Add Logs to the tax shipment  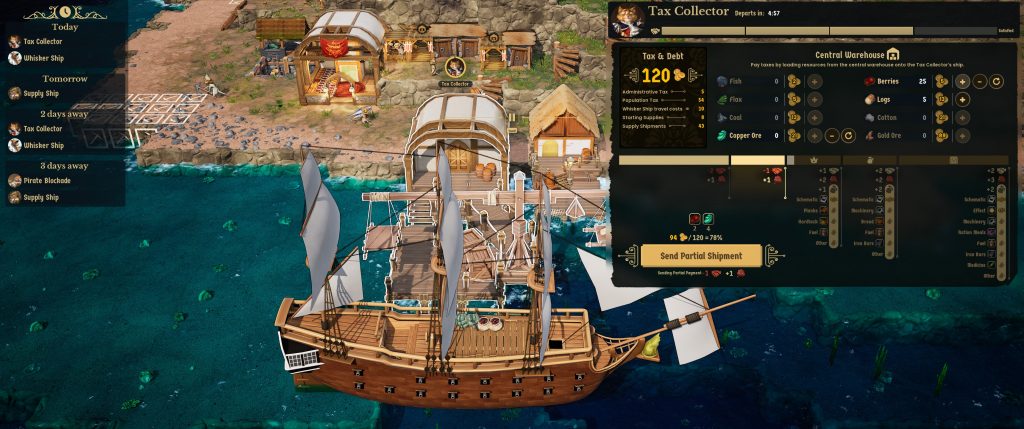(x=962, y=99)
